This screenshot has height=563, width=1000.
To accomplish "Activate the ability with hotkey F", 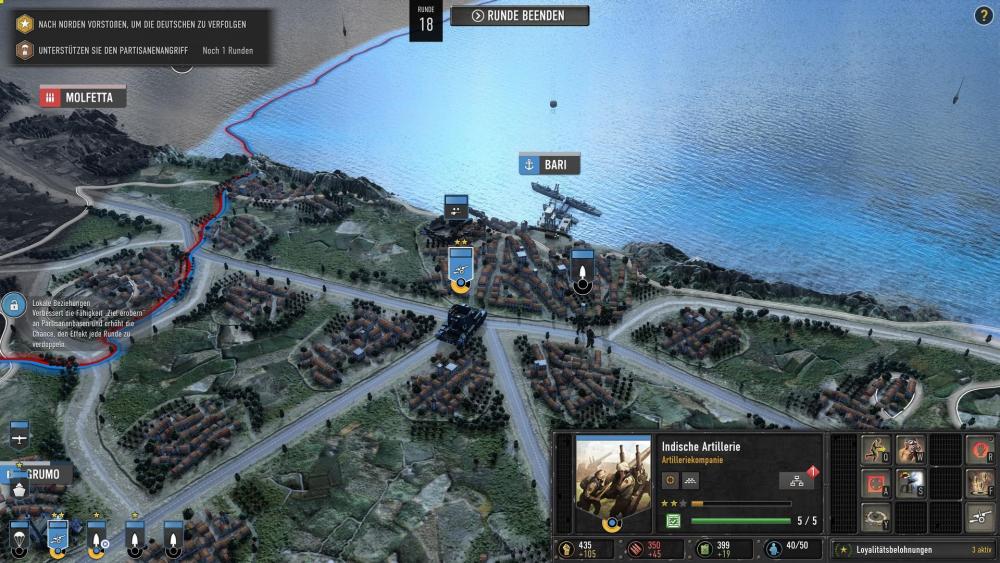I will [x=979, y=484].
